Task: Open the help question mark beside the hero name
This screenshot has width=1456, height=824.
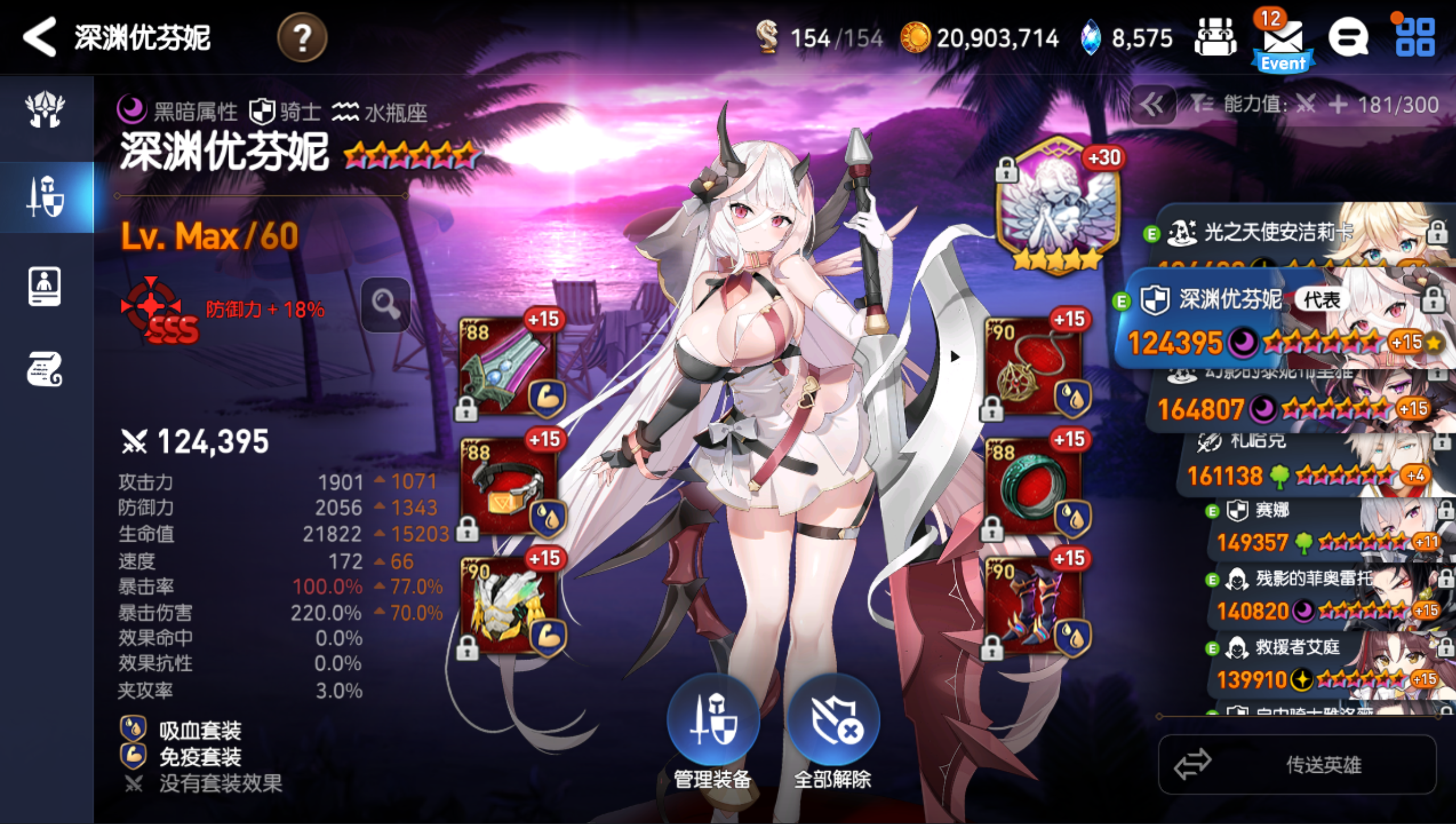Action: click(x=303, y=38)
